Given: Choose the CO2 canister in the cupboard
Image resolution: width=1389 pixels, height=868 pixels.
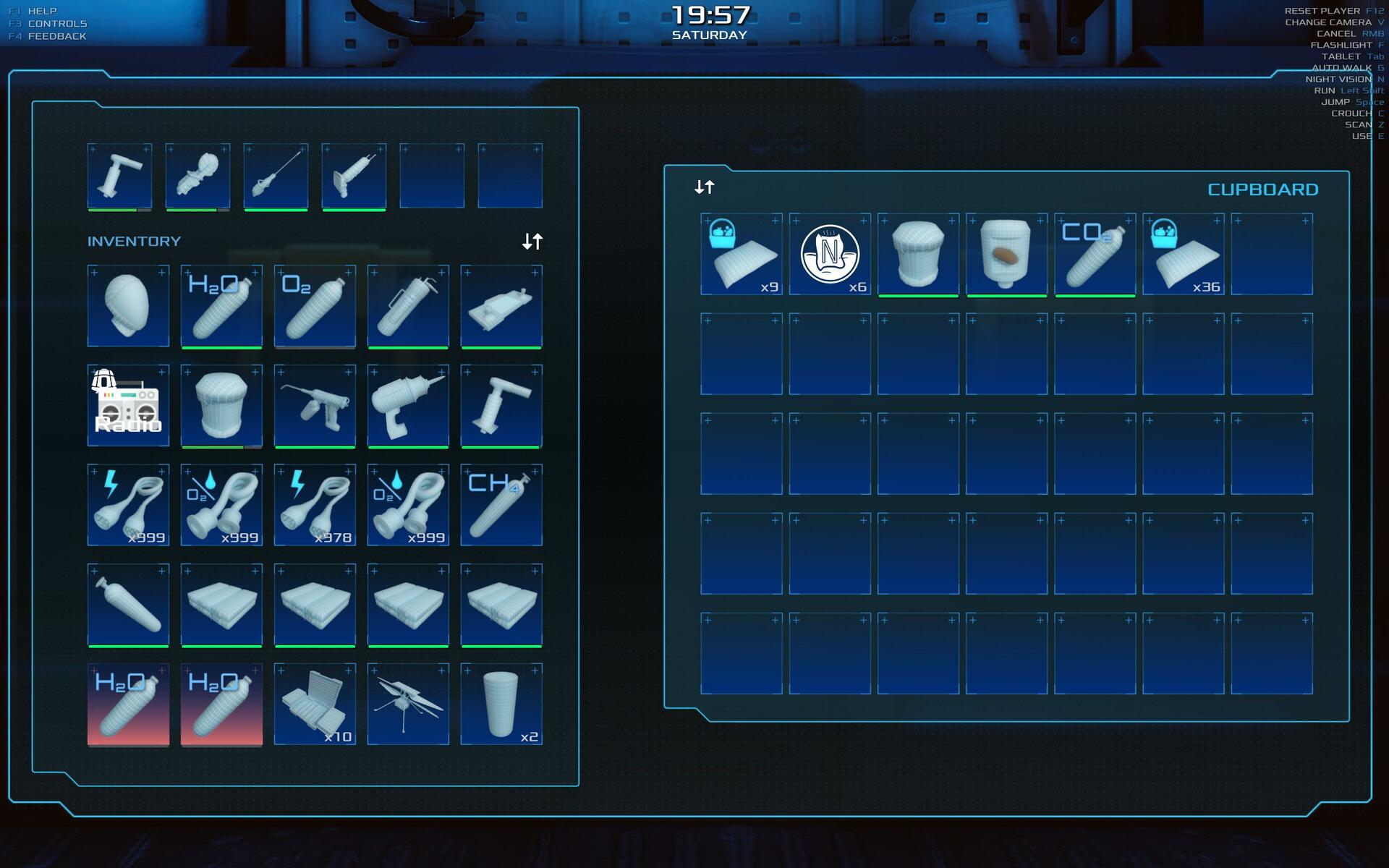Looking at the screenshot, I should (x=1095, y=254).
